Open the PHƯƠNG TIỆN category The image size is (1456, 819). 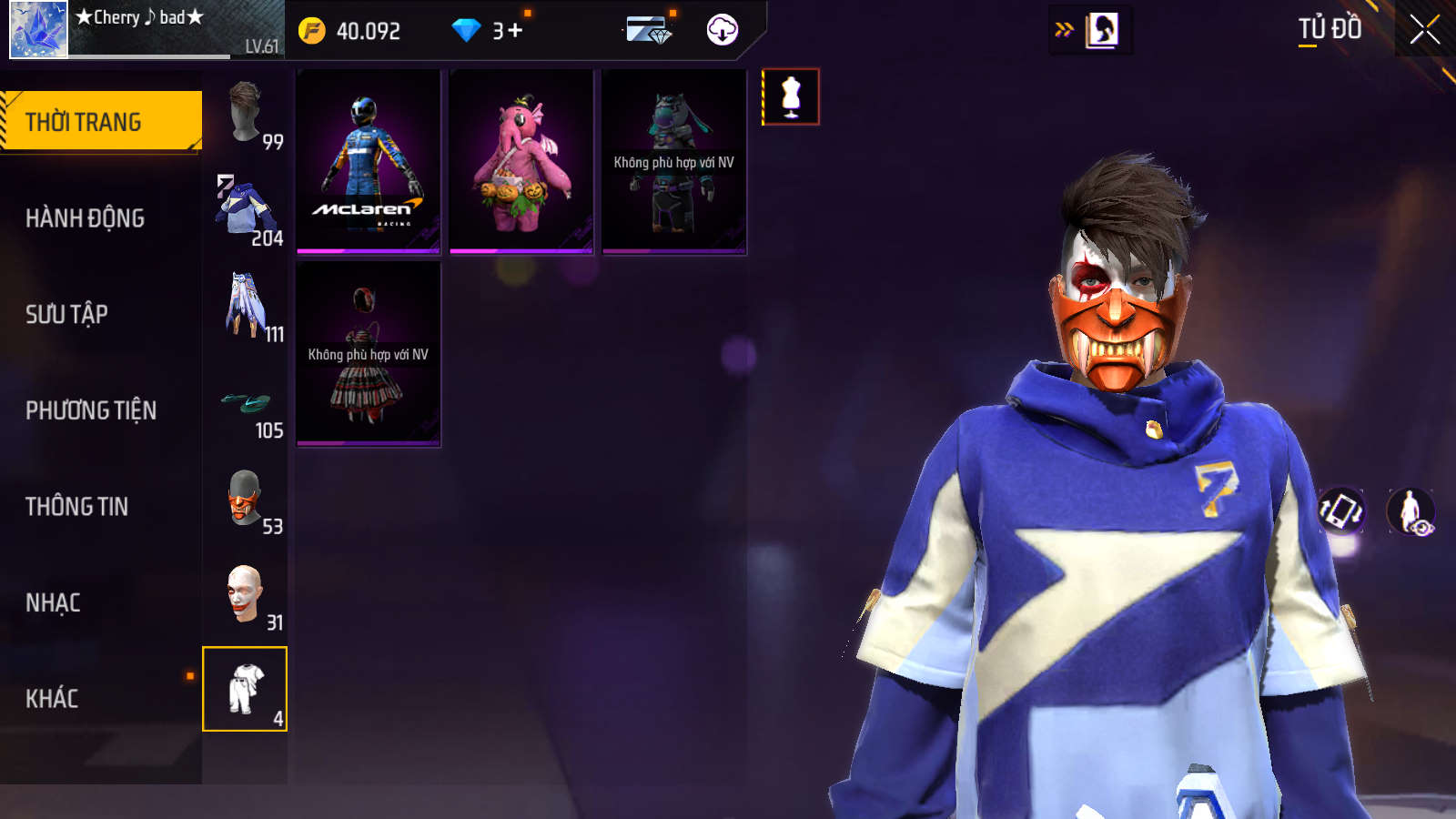(x=91, y=410)
